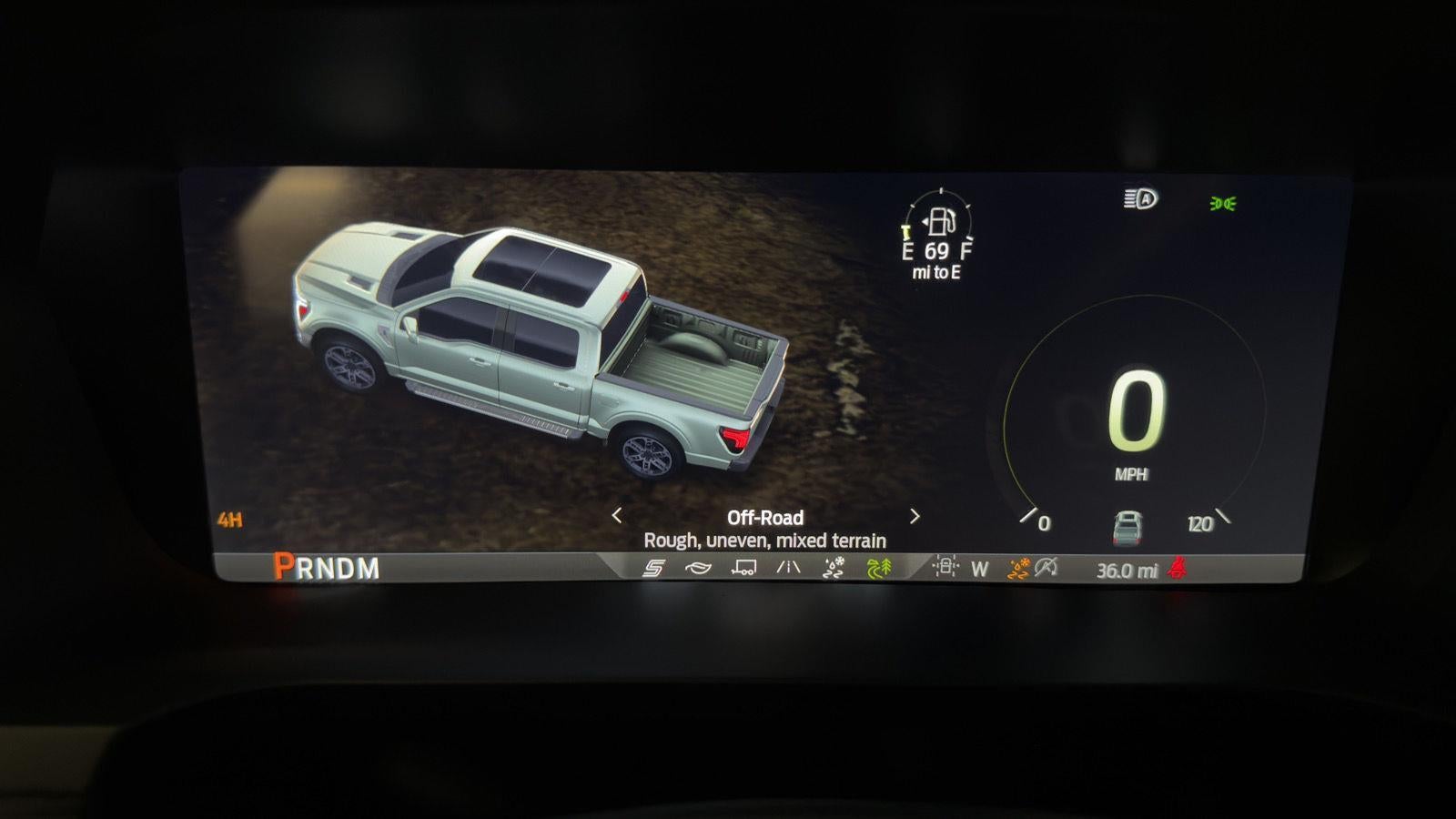This screenshot has width=1456, height=819.
Task: Select the Slippery snowflake drive mode icon
Action: point(834,569)
